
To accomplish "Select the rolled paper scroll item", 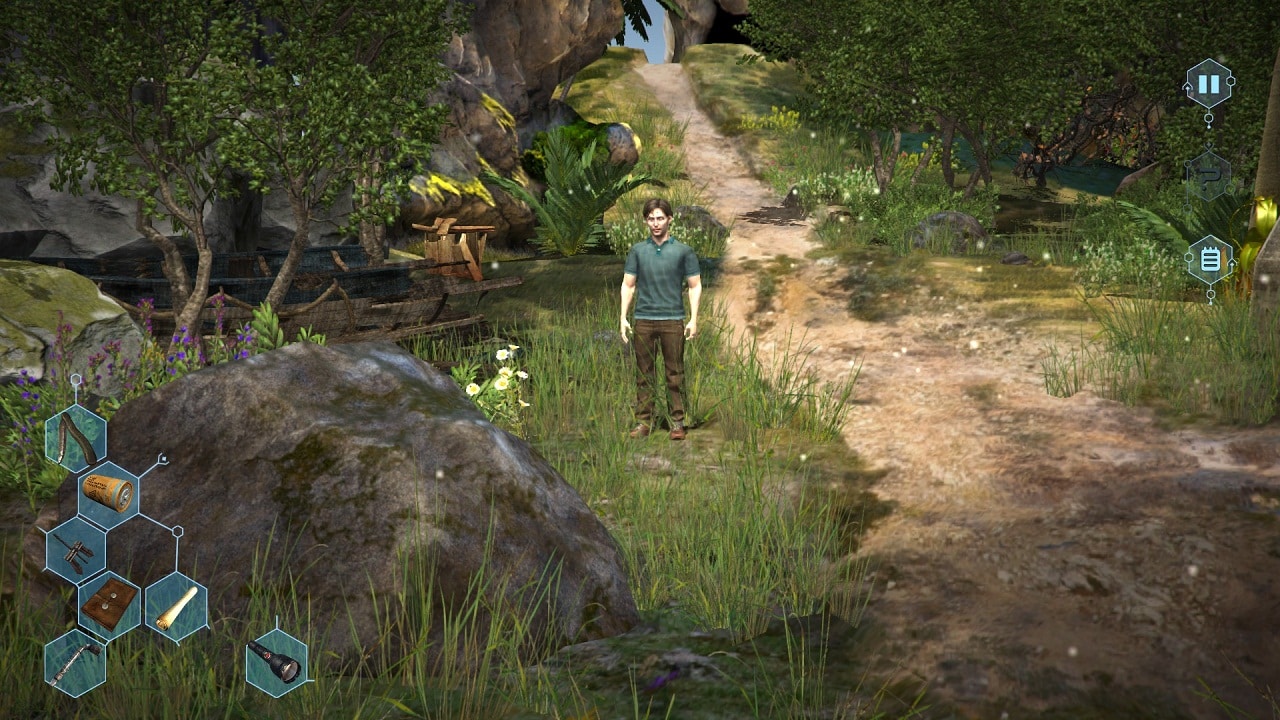I will (x=176, y=607).
